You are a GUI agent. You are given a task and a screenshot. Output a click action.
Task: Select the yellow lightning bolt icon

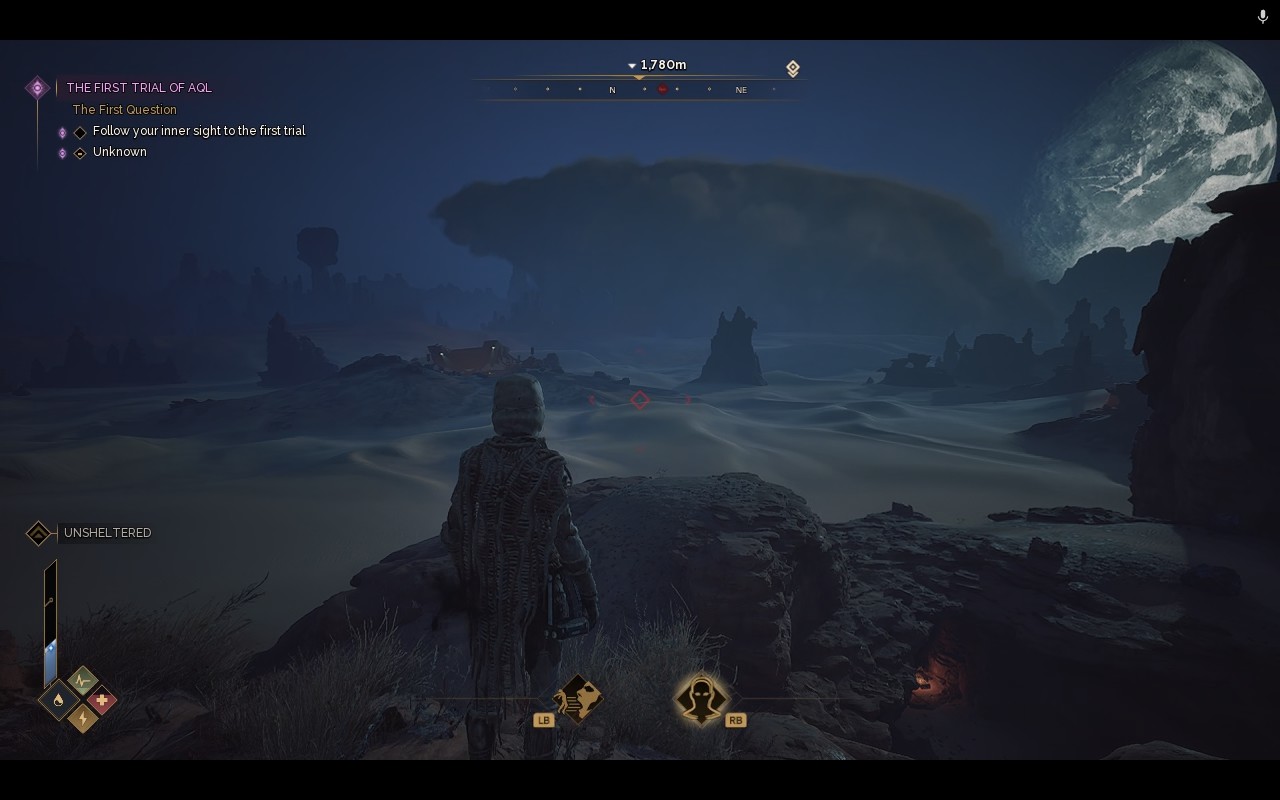(82, 718)
